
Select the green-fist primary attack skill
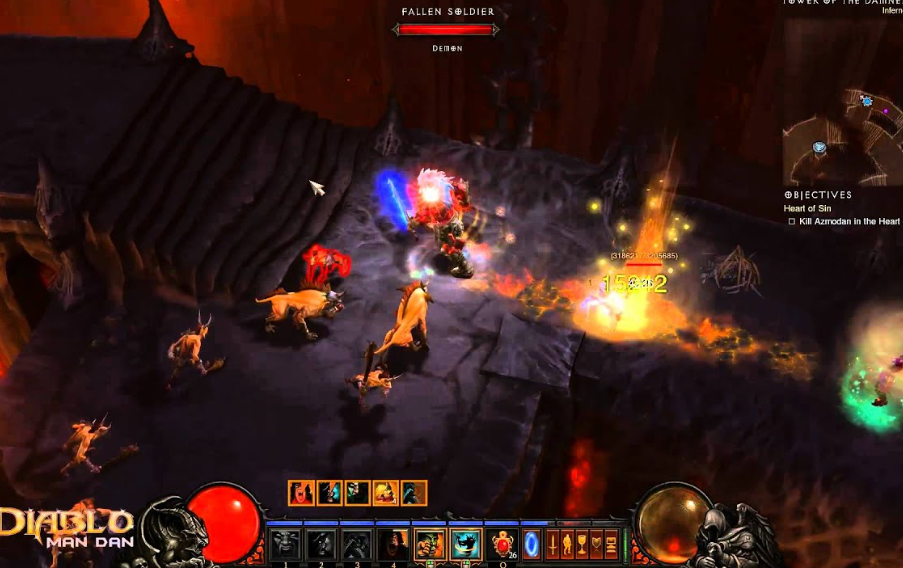[430, 545]
